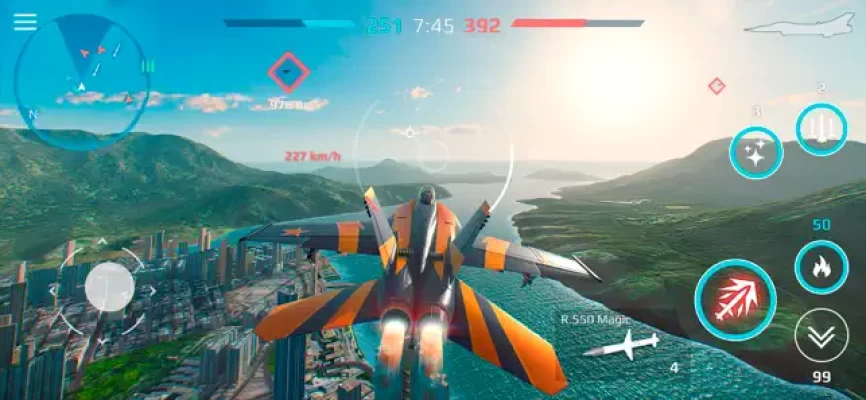The height and width of the screenshot is (400, 866).
Task: Open the hamburger menu
Action: pyautogui.click(x=25, y=22)
